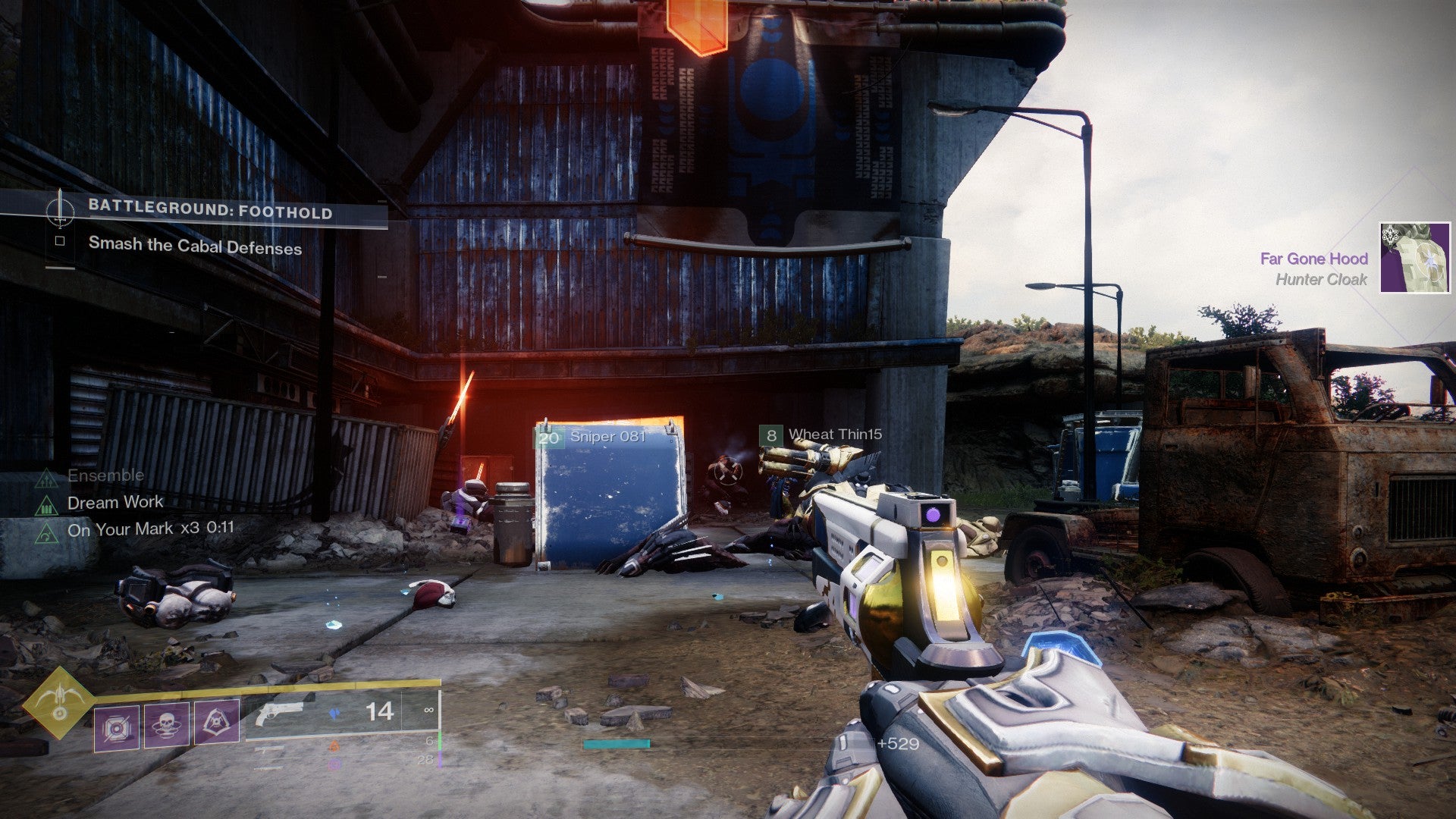Activate the golden diamond super ability icon
Screen dimensions: 1456x819
(x=58, y=701)
